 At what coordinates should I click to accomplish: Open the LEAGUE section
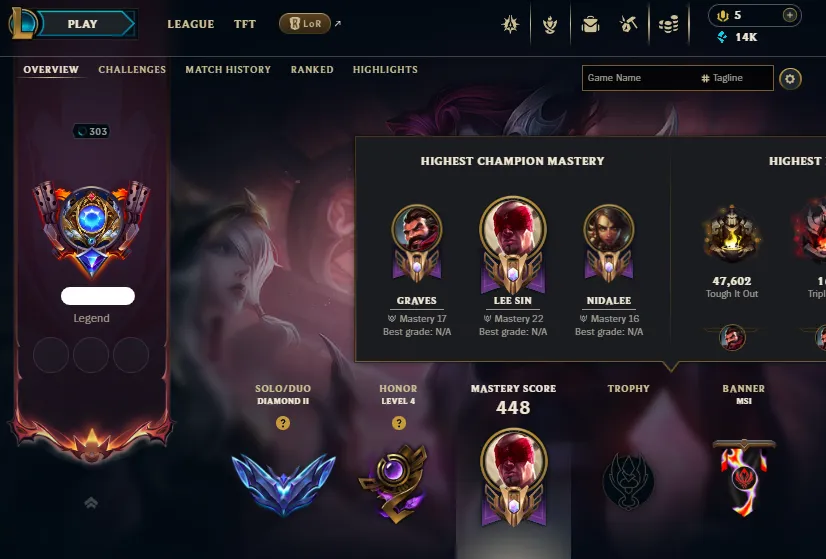(x=190, y=24)
